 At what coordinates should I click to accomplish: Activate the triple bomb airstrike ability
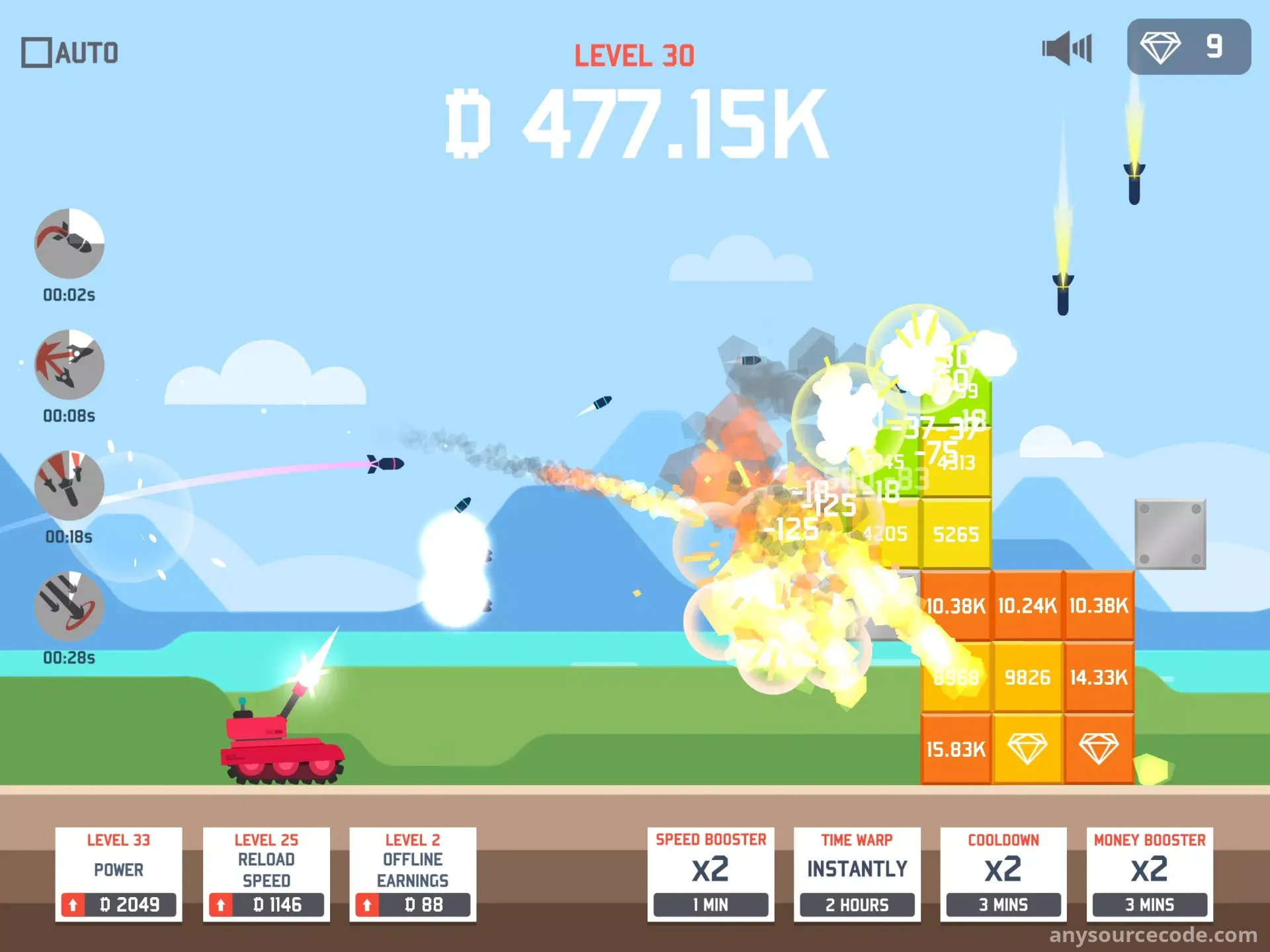pyautogui.click(x=69, y=486)
